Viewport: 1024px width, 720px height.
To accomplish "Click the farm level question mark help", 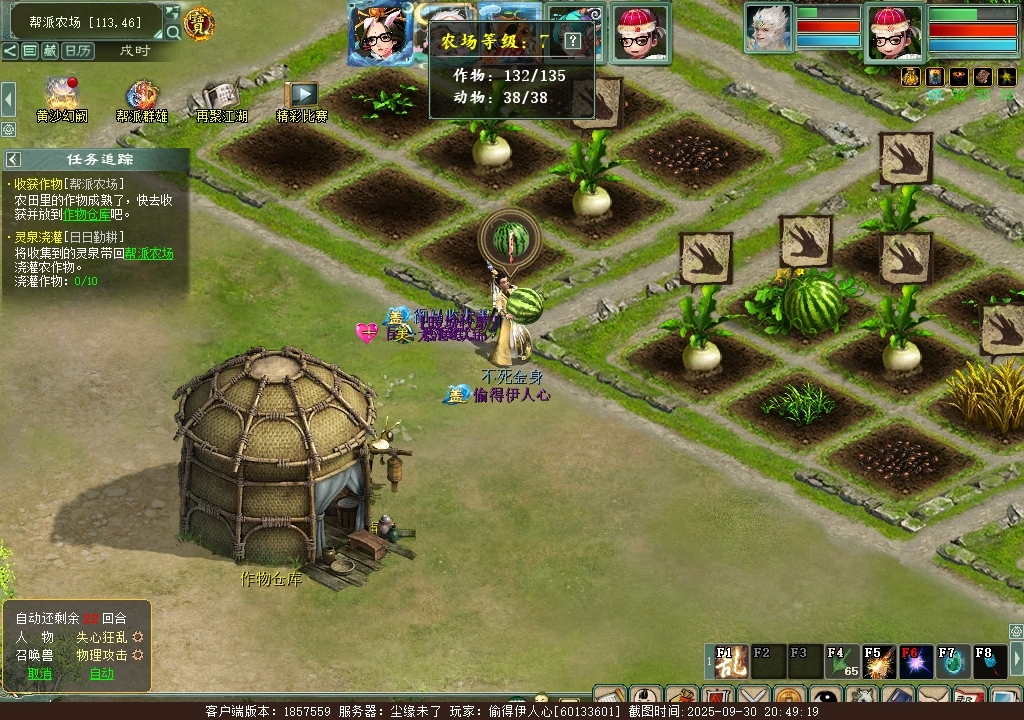I will pos(572,41).
